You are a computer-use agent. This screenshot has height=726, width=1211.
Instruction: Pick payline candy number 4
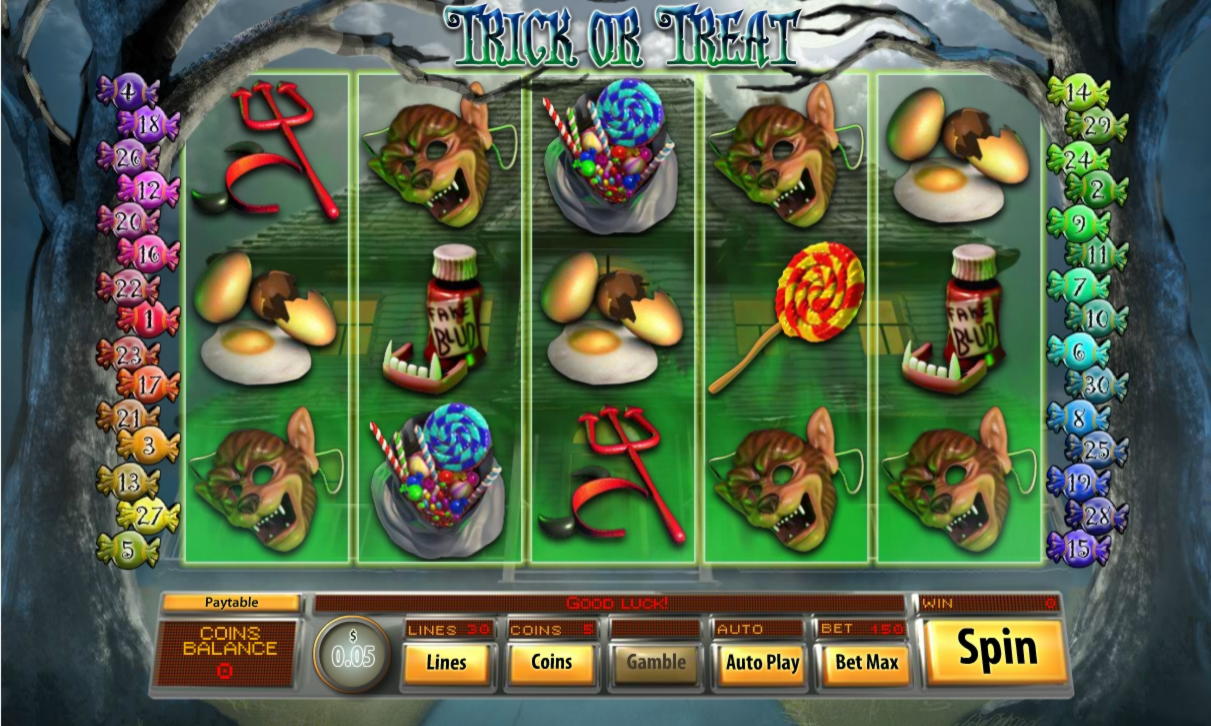[x=127, y=93]
